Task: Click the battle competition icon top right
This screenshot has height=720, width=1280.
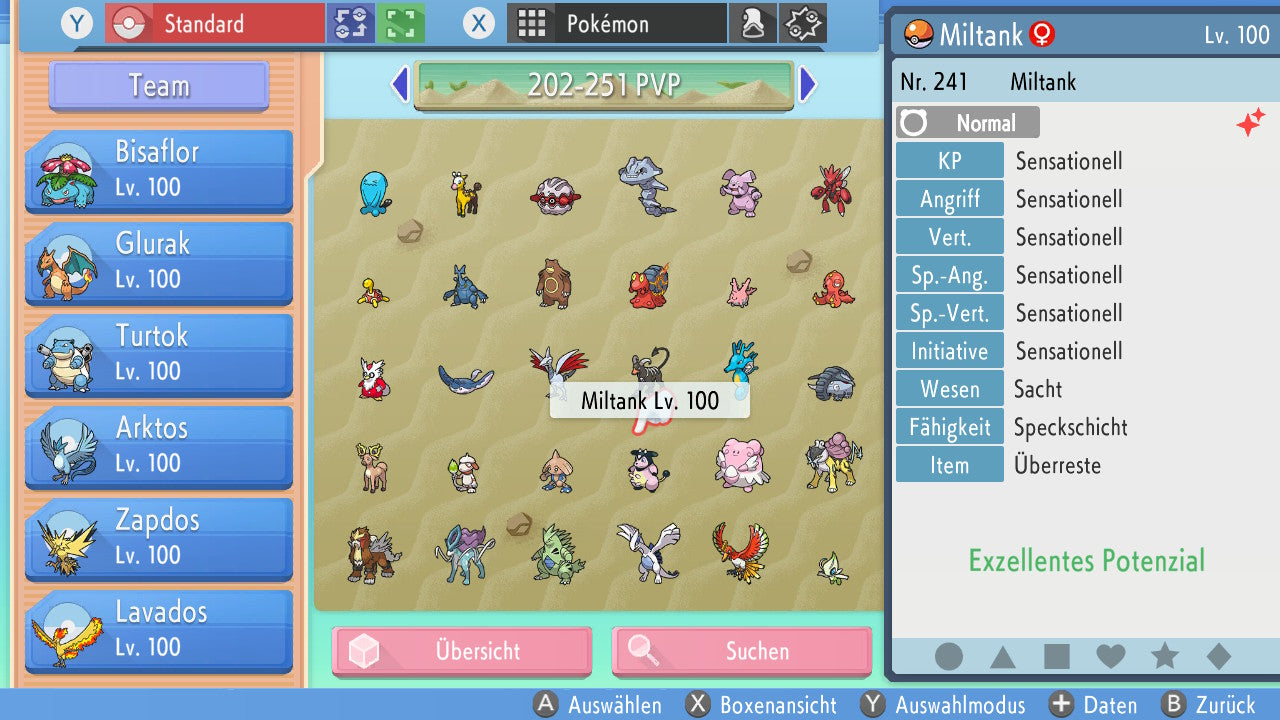Action: 801,23
